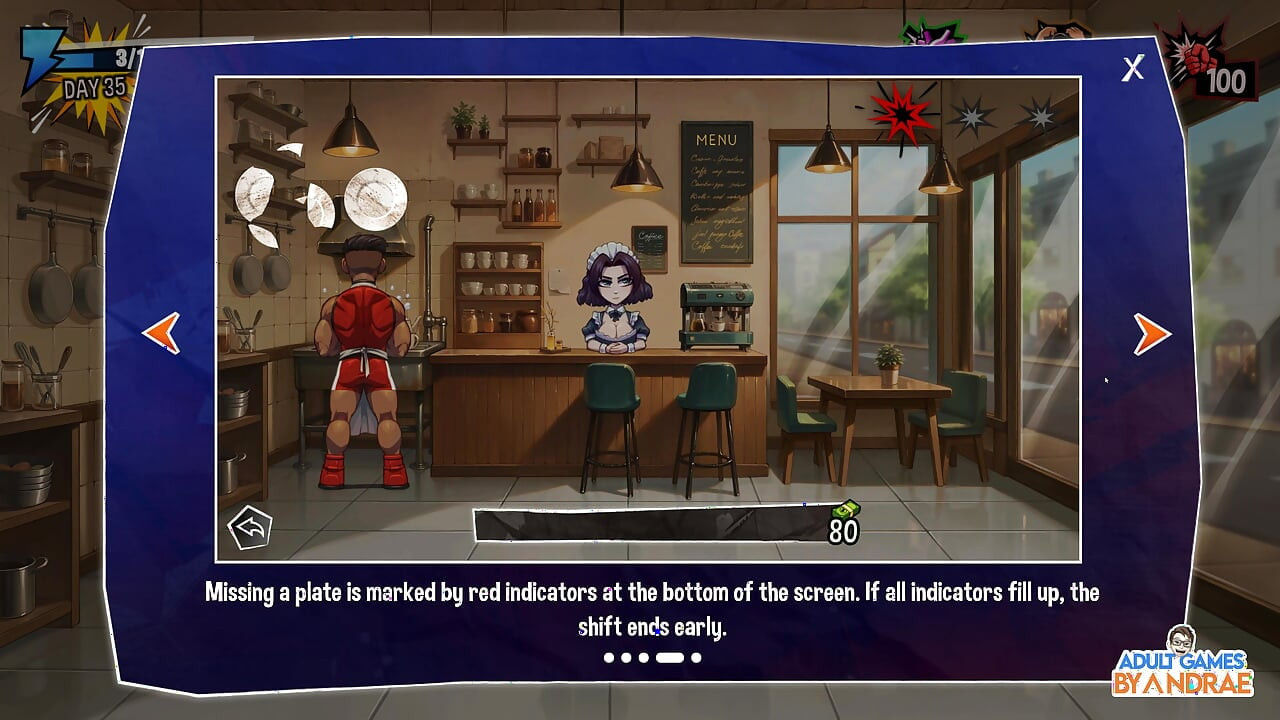Jump to the last tutorial page dot
Image resolution: width=1280 pixels, height=720 pixels.
pos(696,658)
